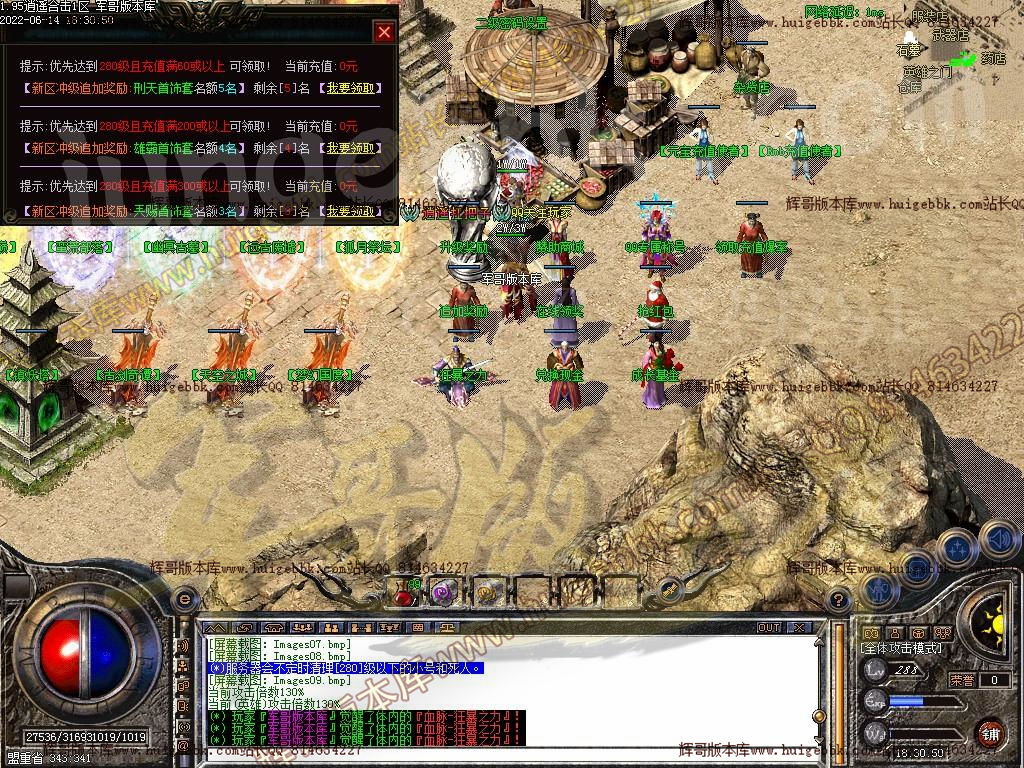Image resolution: width=1024 pixels, height=768 pixels.
Task: Claim the 雄霸首饰套 reward via 我要领取
Action: pyautogui.click(x=349, y=148)
